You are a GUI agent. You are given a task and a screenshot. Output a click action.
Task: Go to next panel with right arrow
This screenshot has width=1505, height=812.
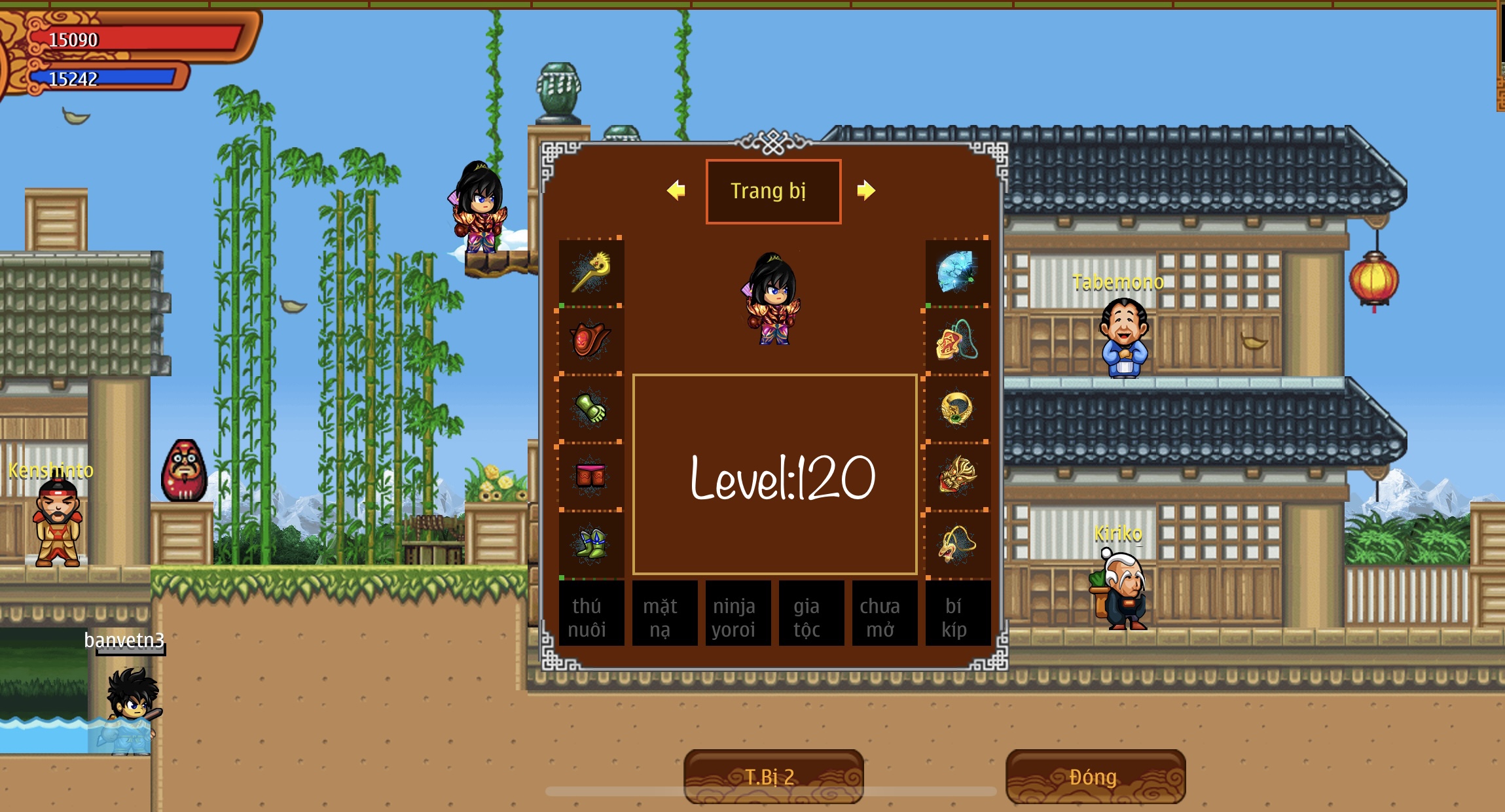coord(865,190)
